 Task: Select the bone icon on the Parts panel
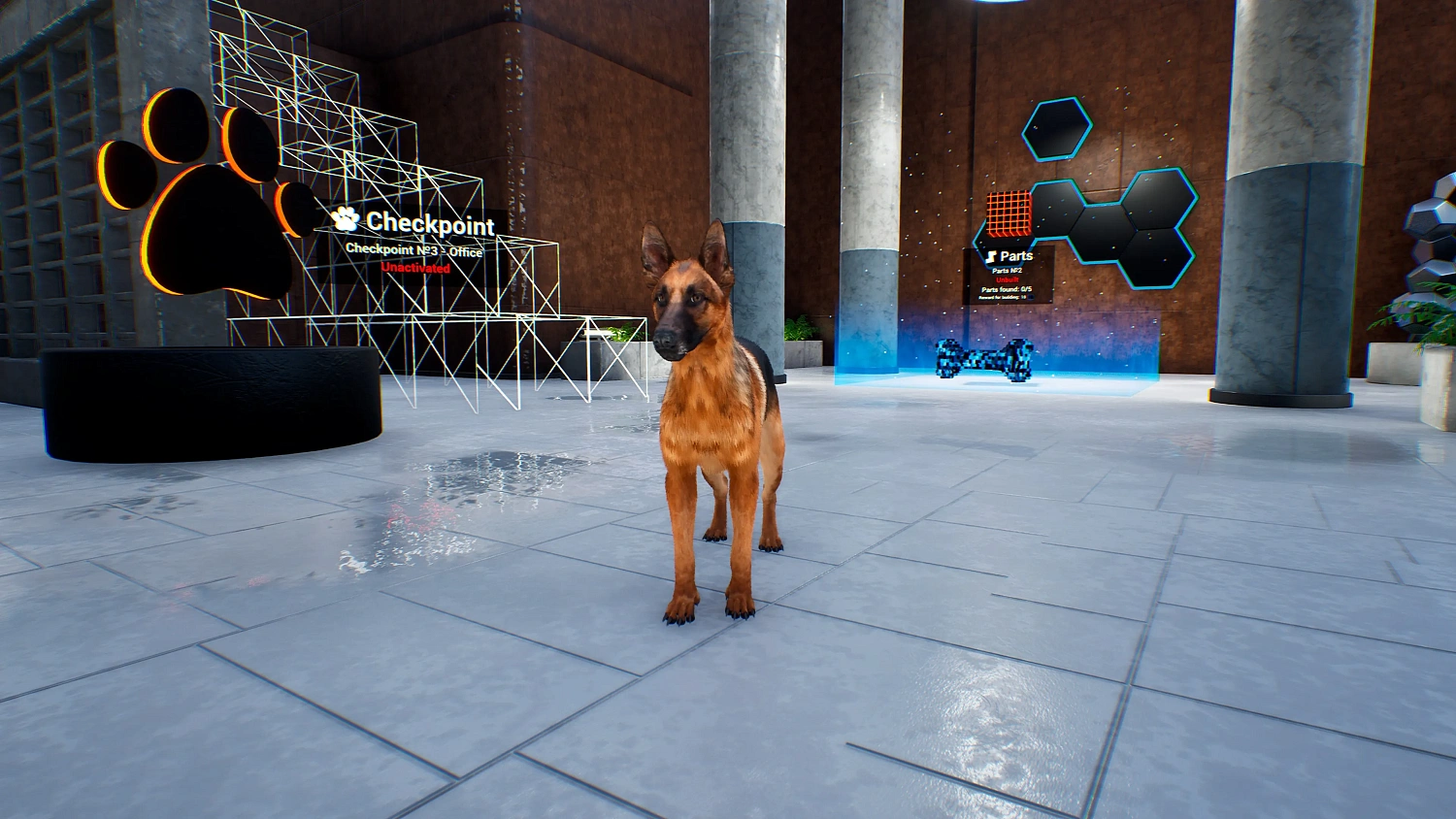pos(990,255)
